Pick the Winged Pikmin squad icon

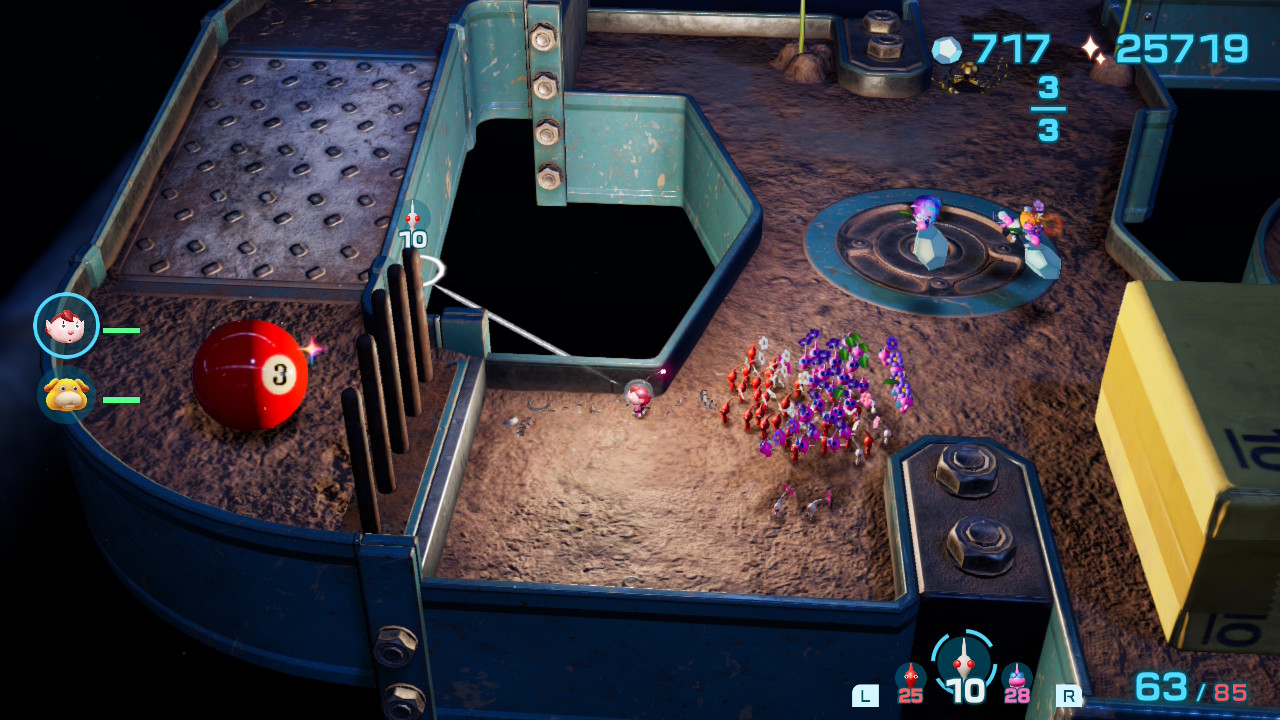click(x=1017, y=679)
